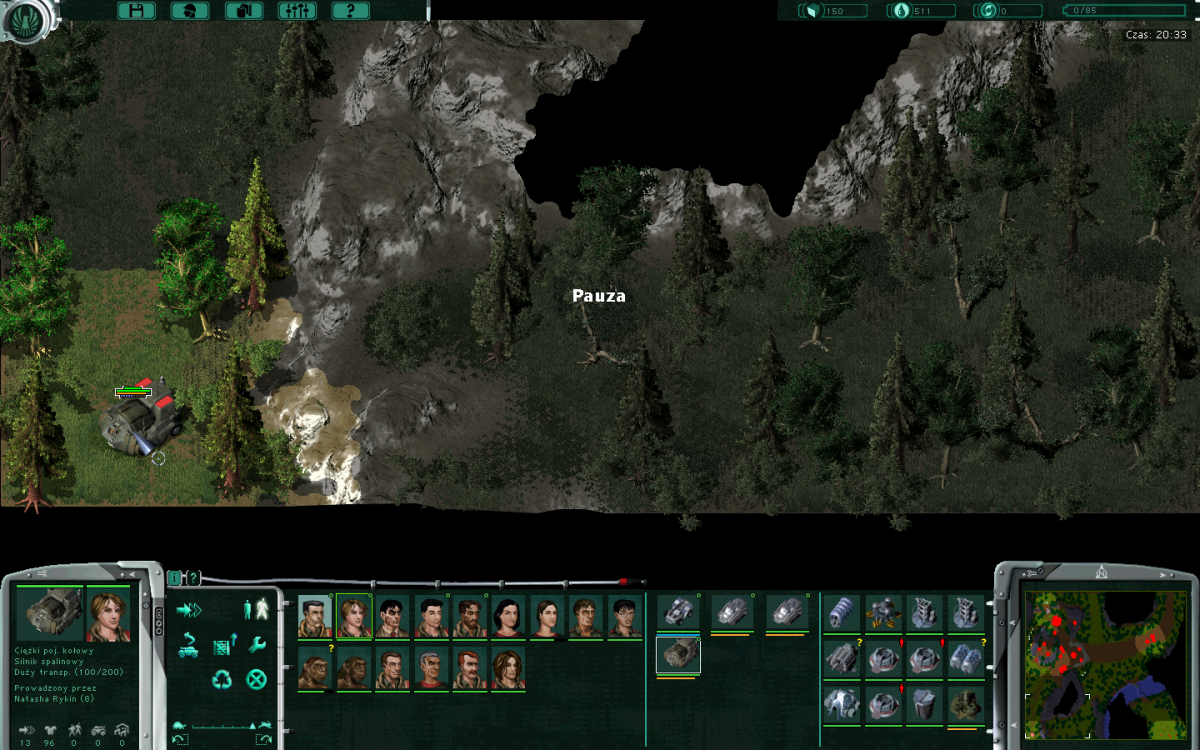This screenshot has height=750, width=1200.
Task: Activate the triple-arrow move command icon
Action: [188, 609]
